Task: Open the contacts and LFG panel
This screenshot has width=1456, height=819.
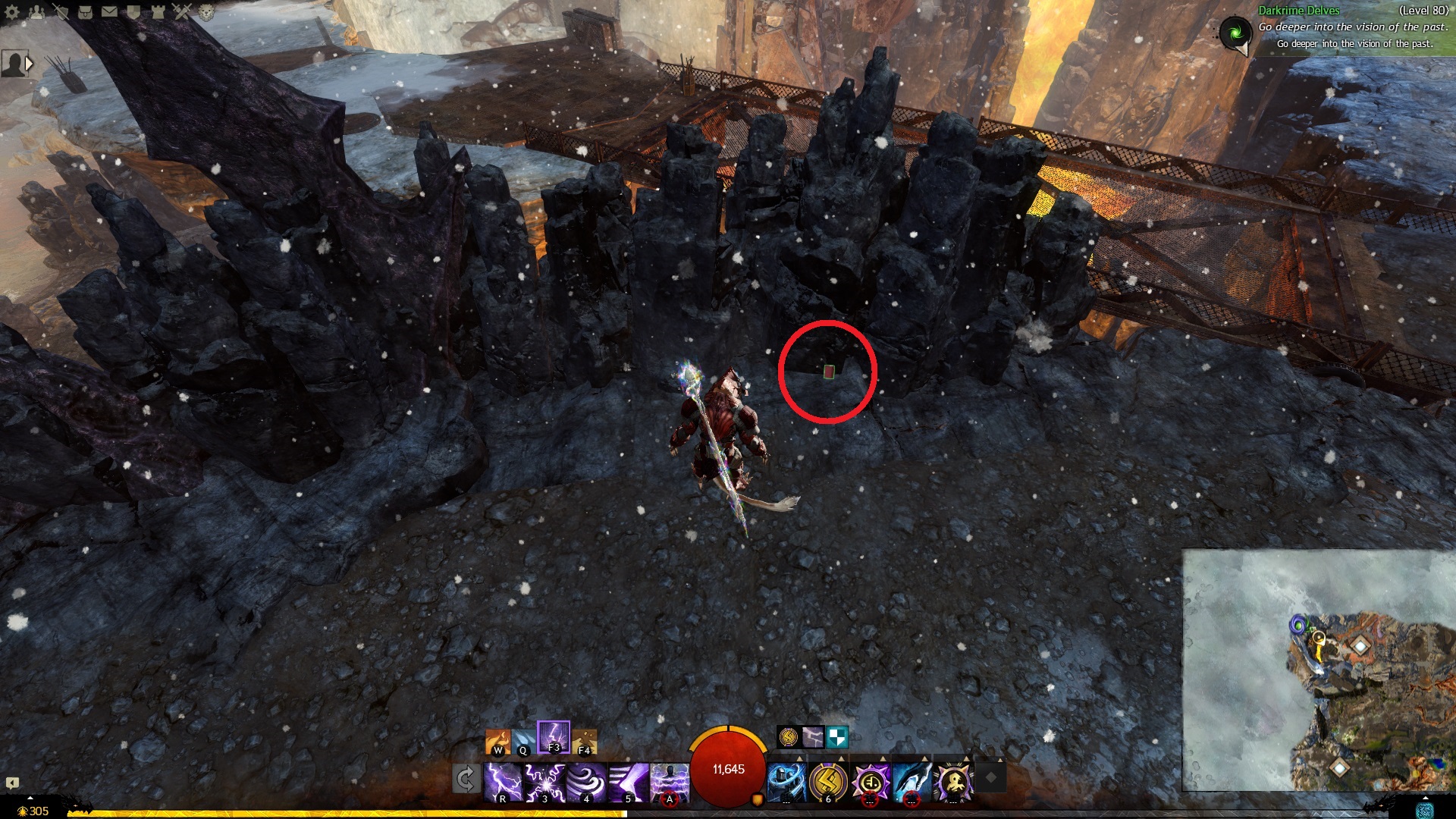Action: (36, 12)
